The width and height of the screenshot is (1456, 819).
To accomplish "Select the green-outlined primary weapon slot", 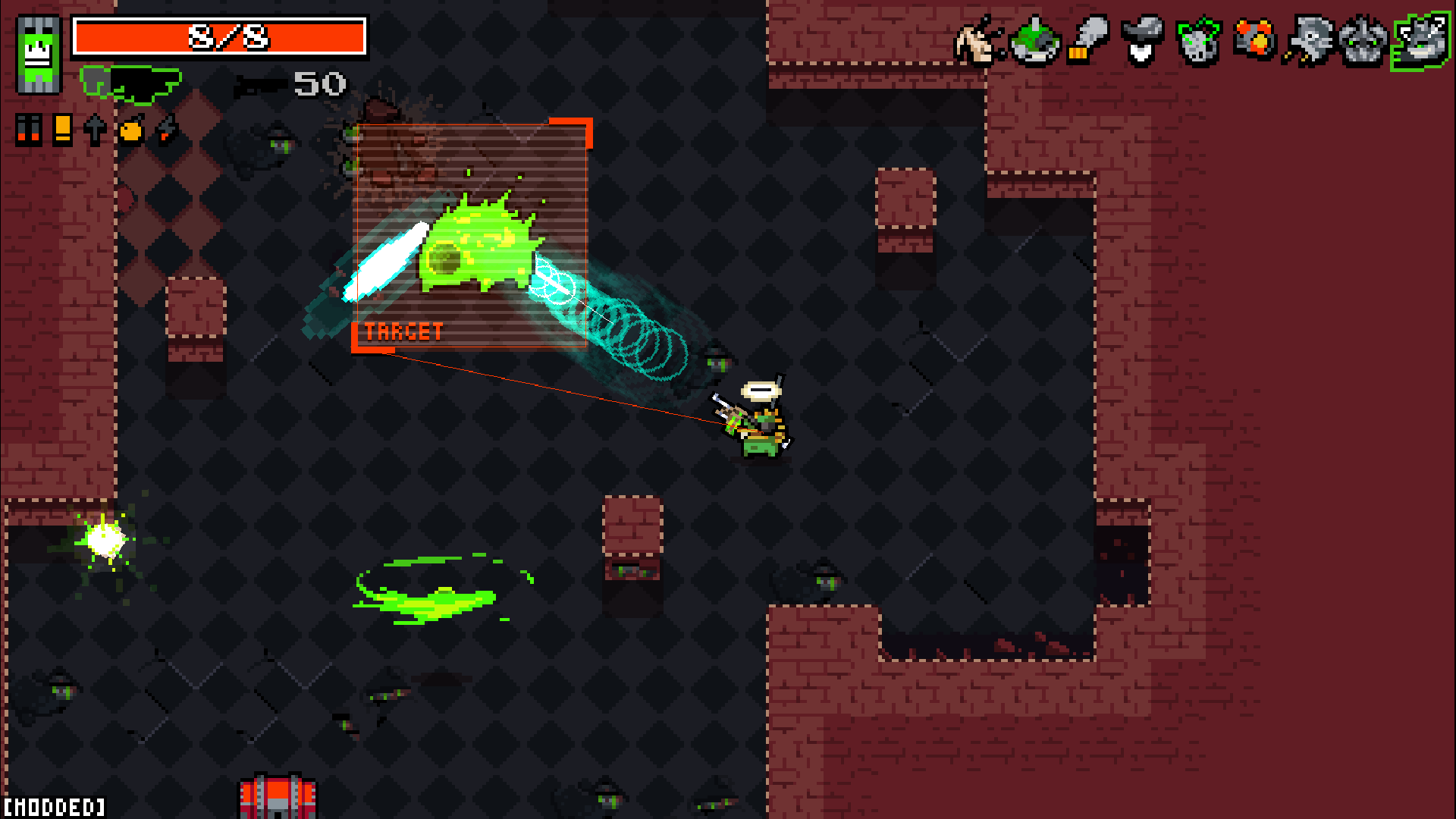I will tap(131, 83).
